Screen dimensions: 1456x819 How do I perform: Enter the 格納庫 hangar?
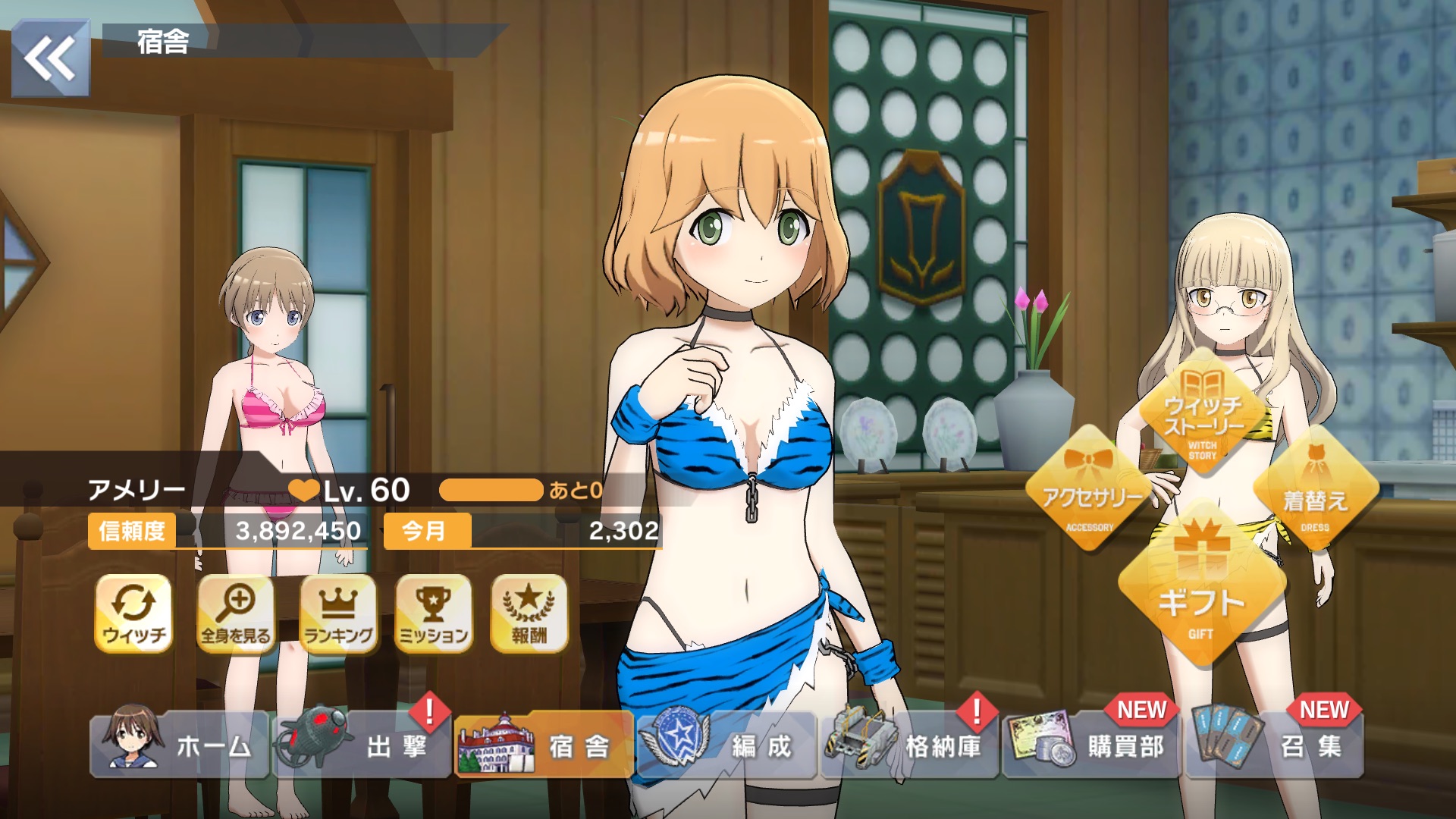click(909, 746)
